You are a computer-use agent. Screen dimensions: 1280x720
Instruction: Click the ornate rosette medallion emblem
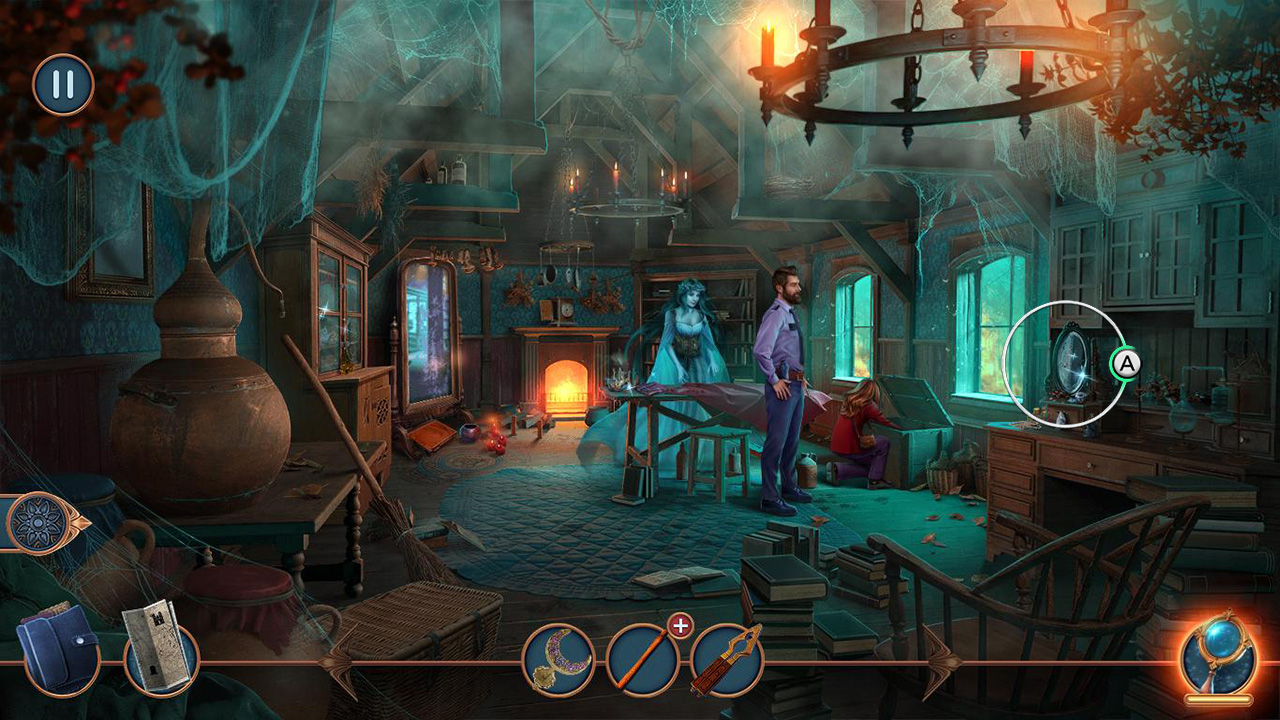[38, 520]
